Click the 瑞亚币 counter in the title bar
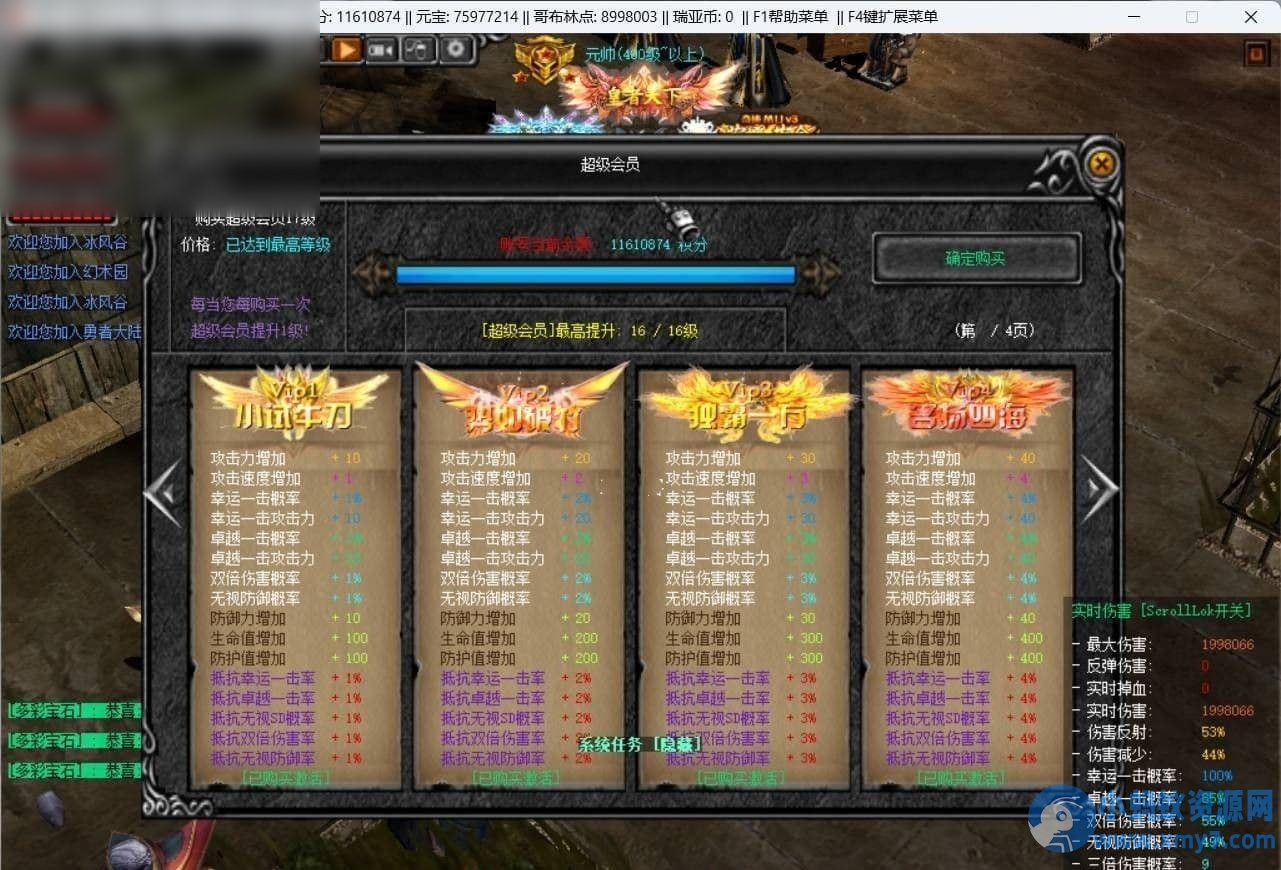 pyautogui.click(x=704, y=16)
